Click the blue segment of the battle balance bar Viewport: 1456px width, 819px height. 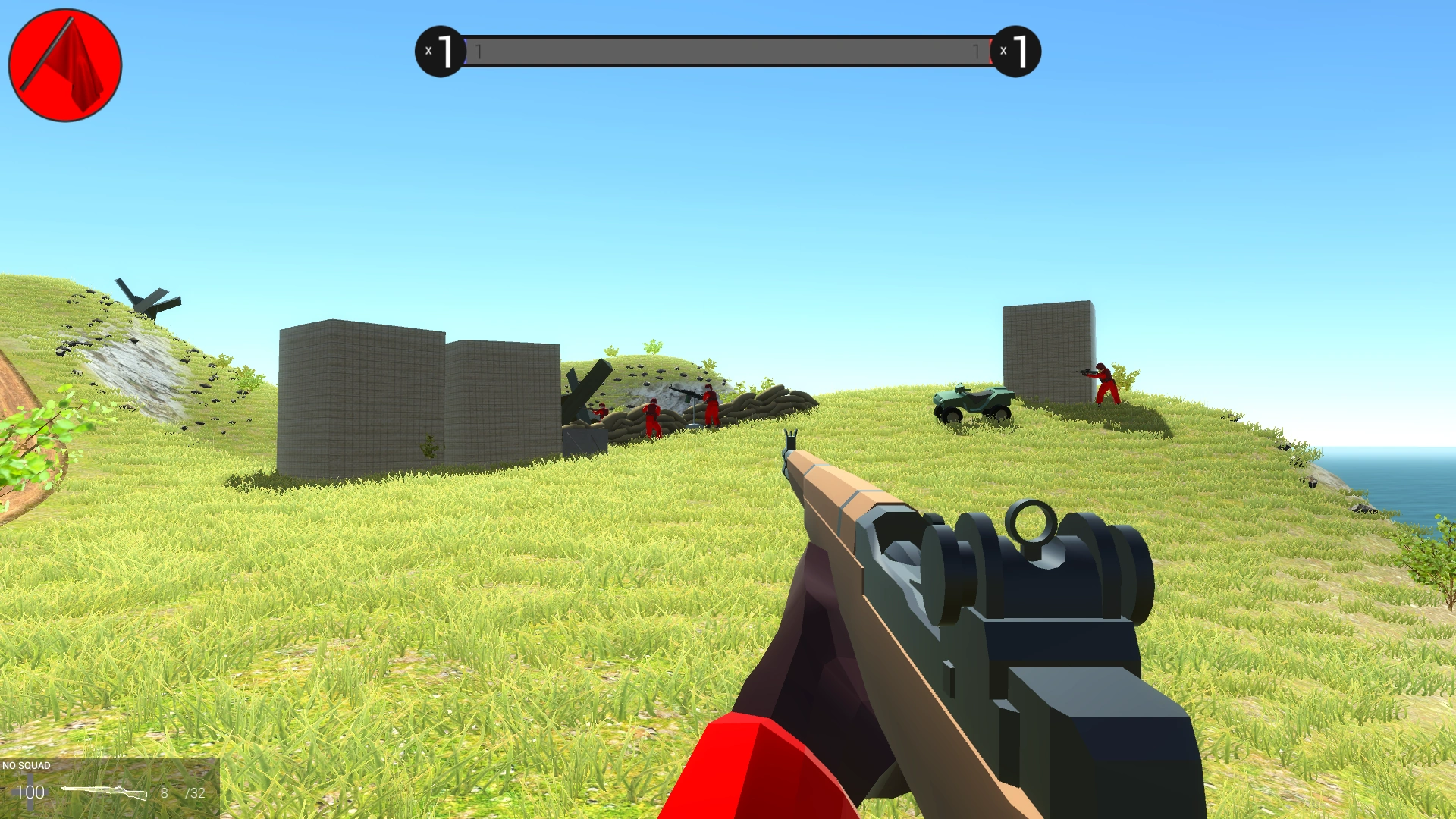[x=465, y=50]
